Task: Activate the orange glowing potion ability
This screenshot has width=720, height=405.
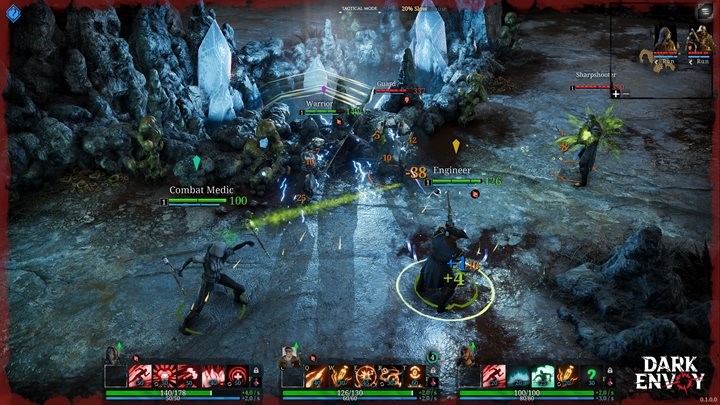Action: (x=341, y=377)
